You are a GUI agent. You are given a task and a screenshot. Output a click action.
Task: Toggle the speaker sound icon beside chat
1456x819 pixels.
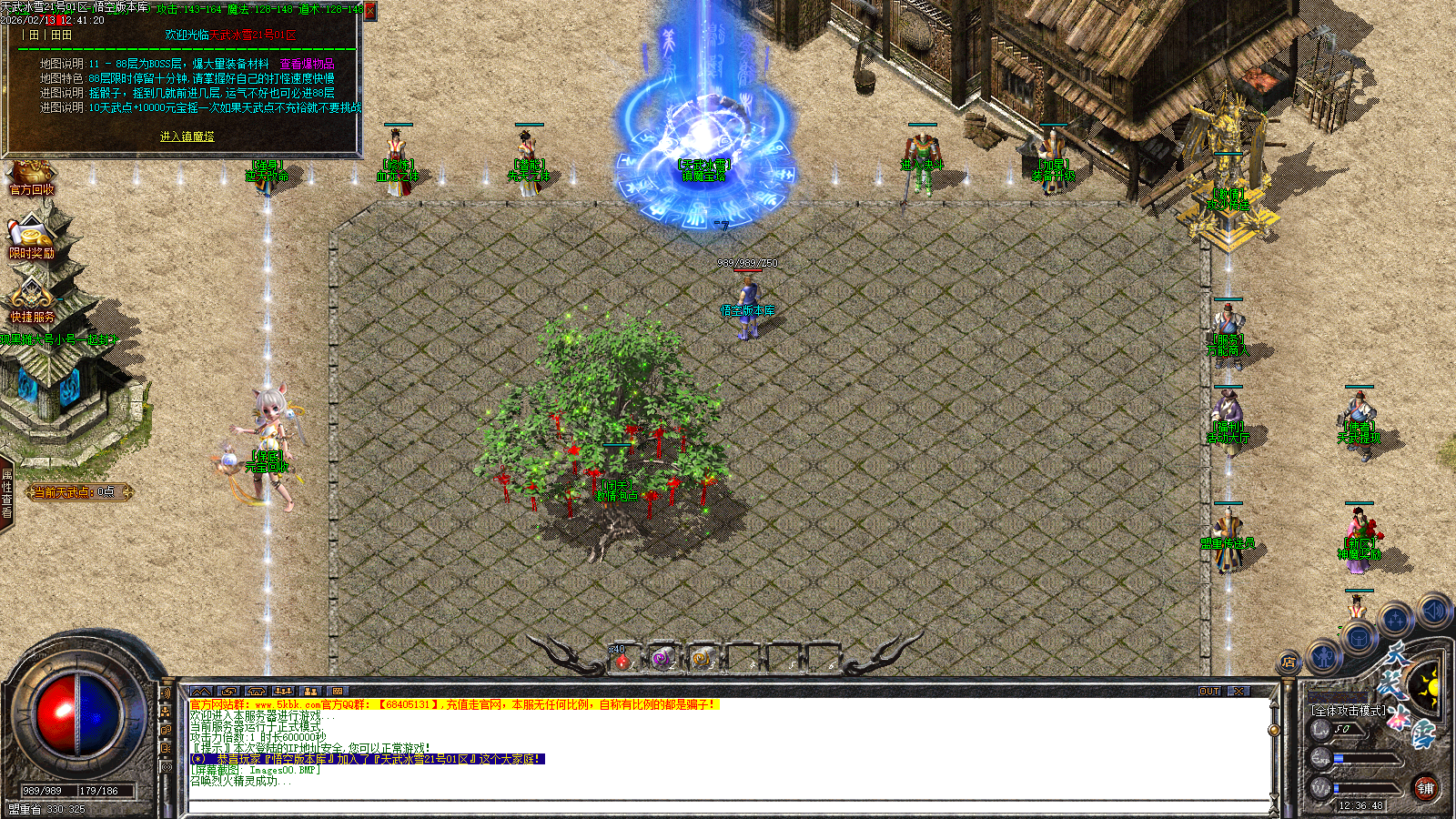[x=165, y=693]
